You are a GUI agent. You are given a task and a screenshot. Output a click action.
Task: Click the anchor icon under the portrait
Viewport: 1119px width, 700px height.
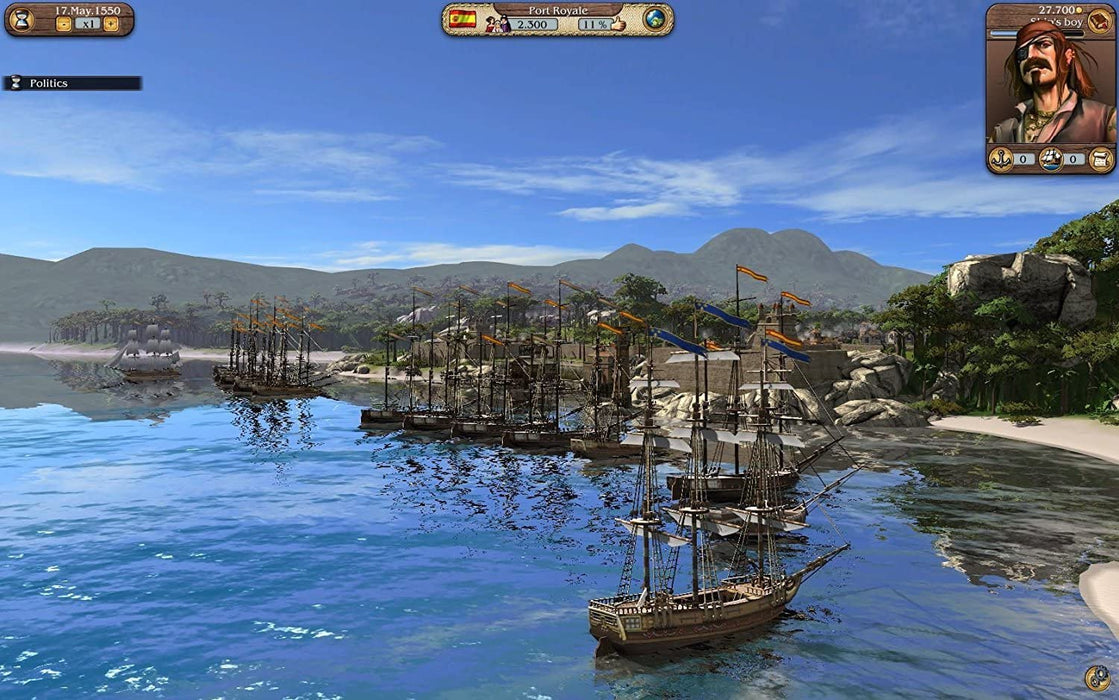tap(1001, 158)
